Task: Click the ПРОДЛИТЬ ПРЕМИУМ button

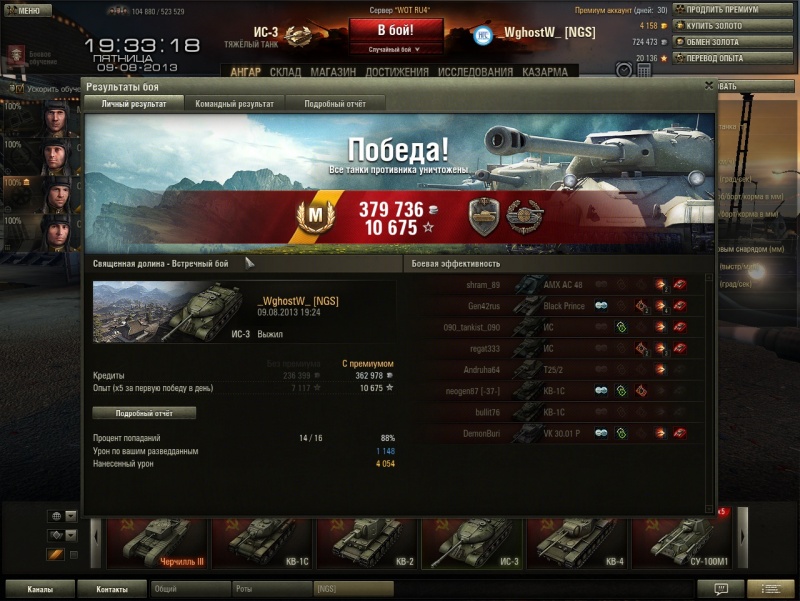Action: (729, 9)
